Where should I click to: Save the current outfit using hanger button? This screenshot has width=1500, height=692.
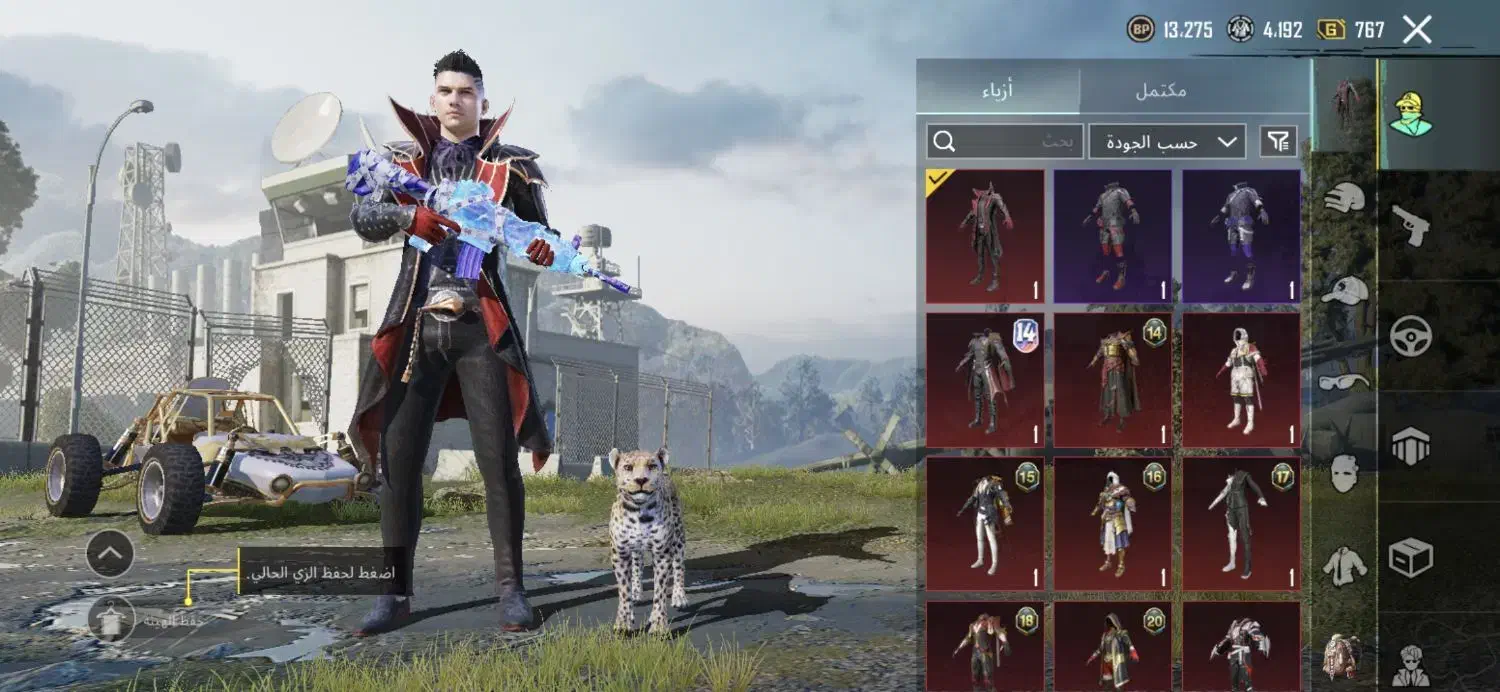point(111,619)
